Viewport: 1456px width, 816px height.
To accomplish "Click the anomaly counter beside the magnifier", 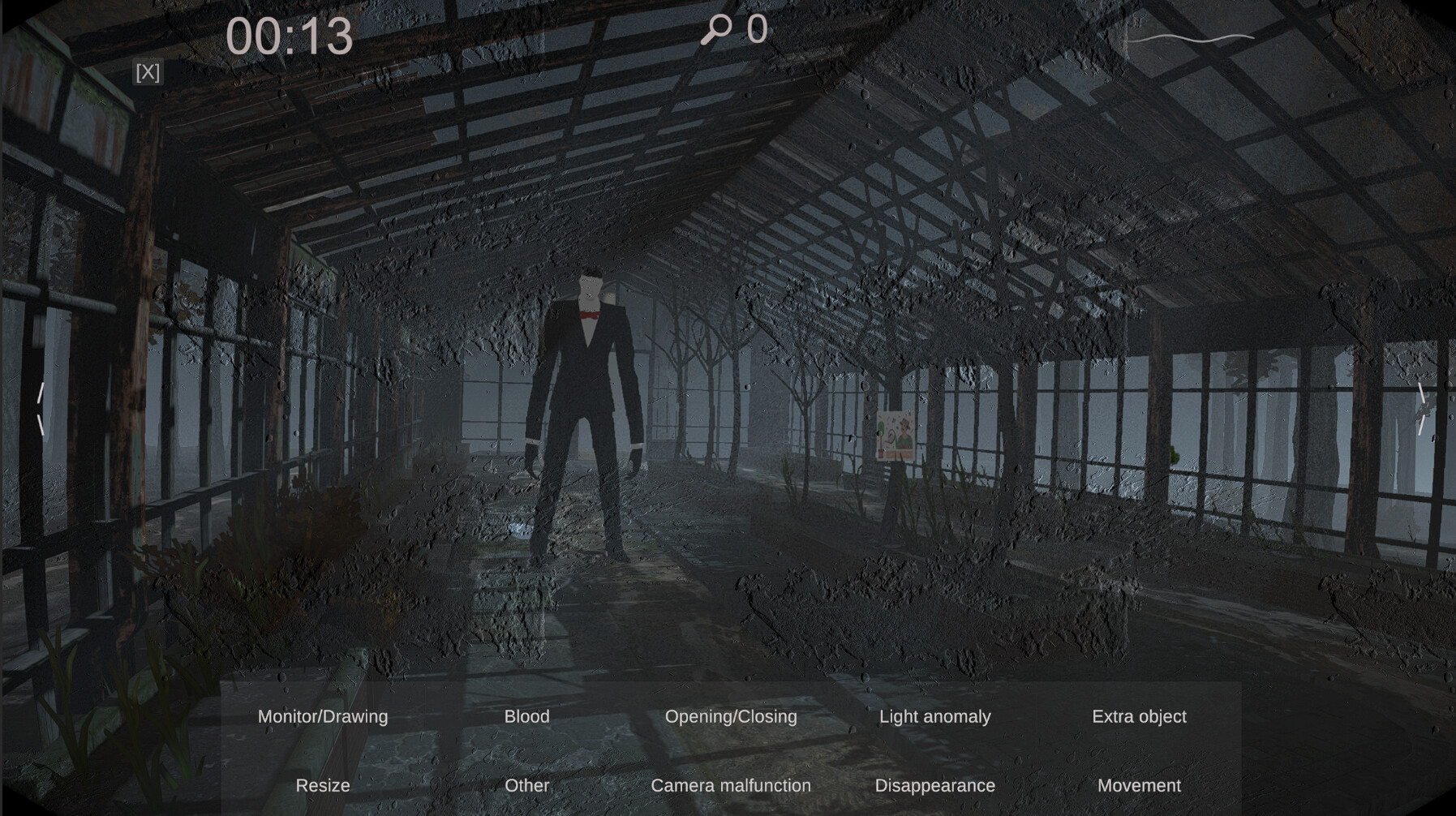I will click(x=756, y=30).
